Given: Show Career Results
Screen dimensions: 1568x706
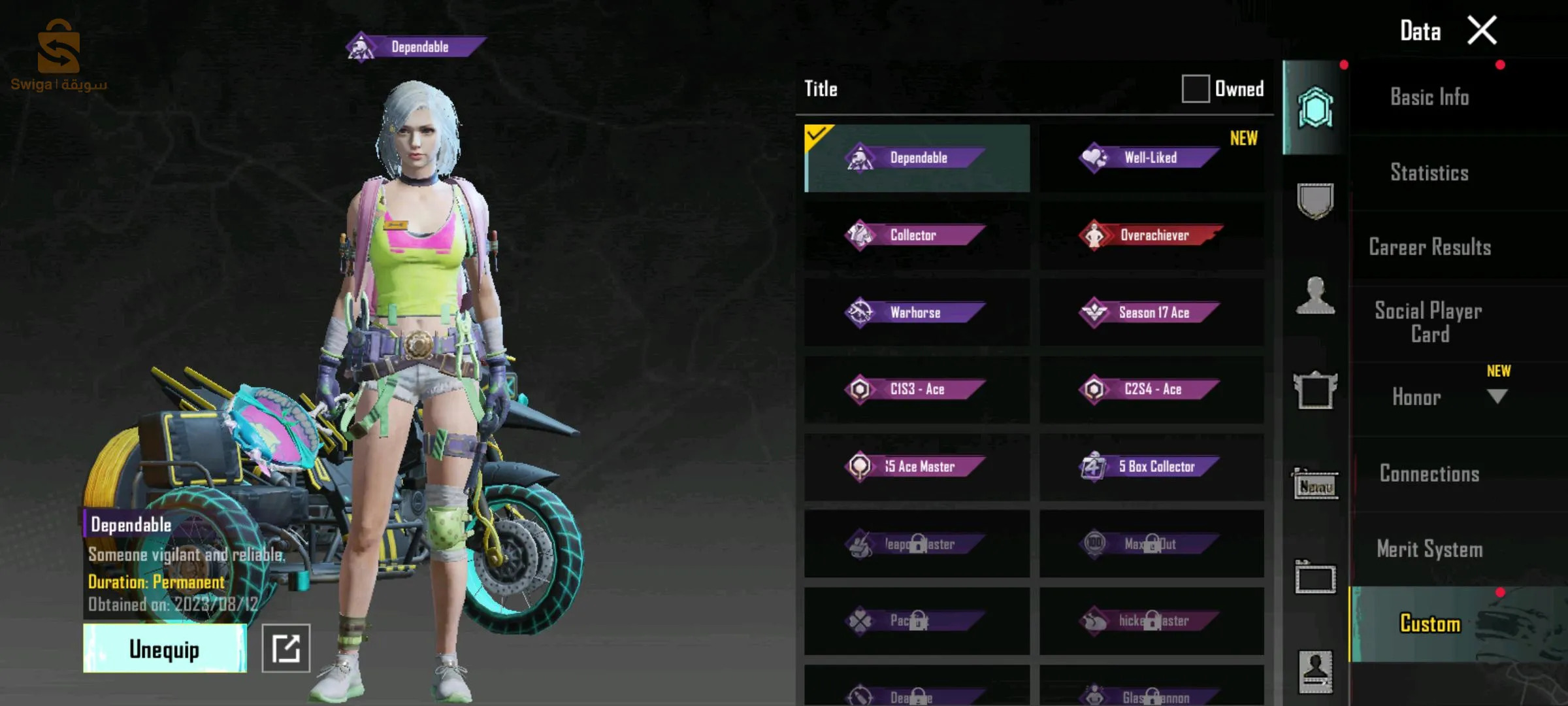Looking at the screenshot, I should click(x=1429, y=247).
